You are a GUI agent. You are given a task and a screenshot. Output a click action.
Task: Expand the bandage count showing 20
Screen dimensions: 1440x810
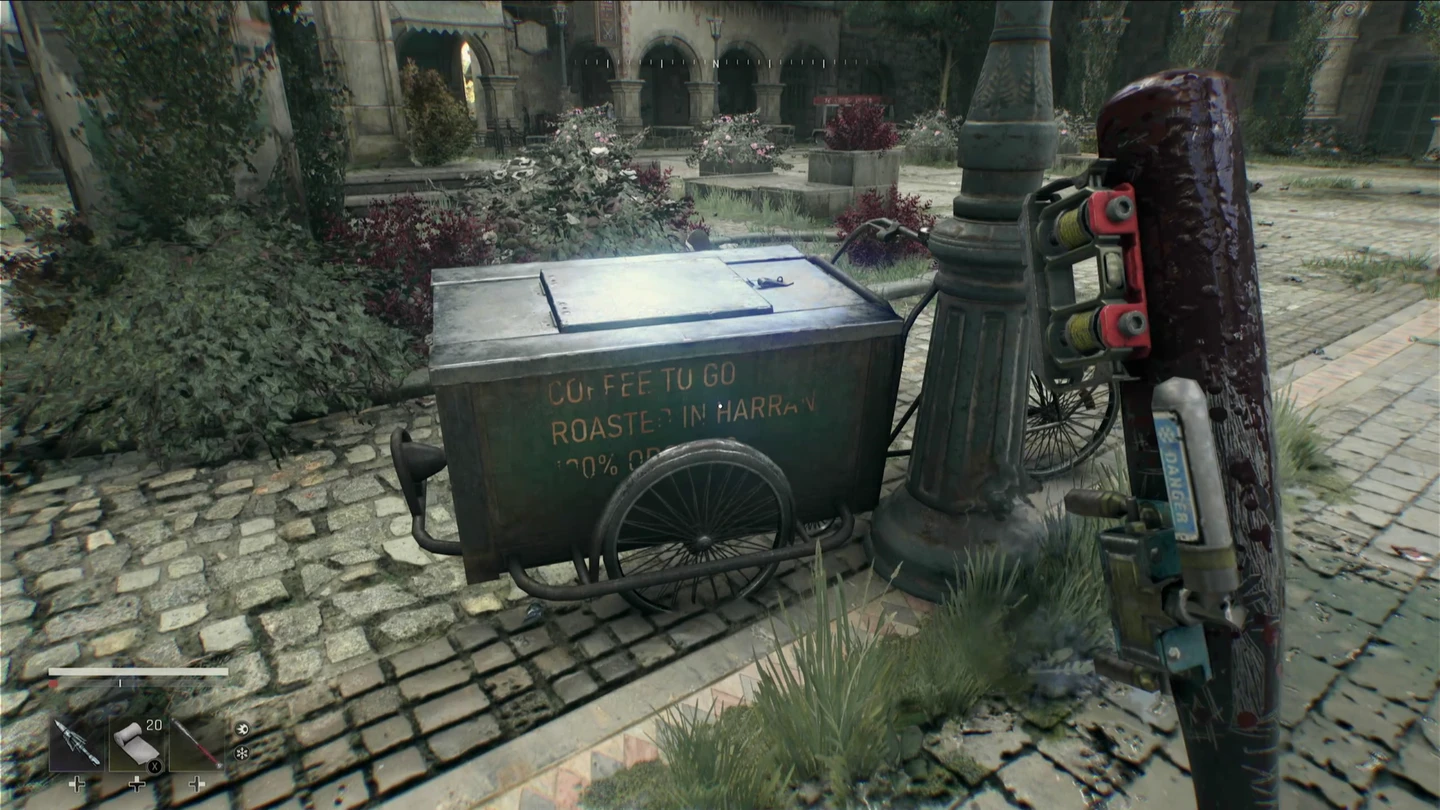[x=153, y=724]
